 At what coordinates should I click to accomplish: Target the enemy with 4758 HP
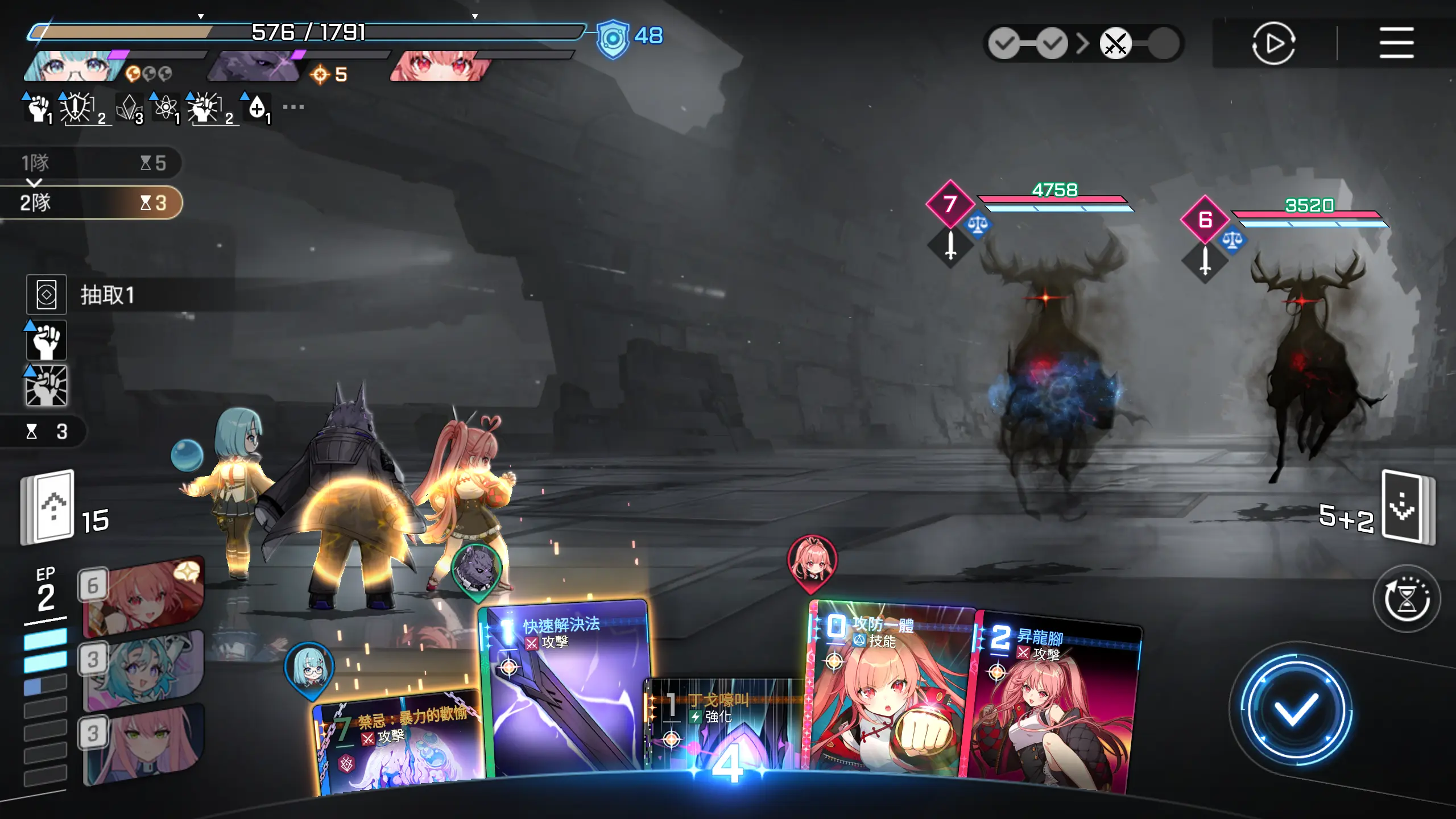(x=1052, y=364)
